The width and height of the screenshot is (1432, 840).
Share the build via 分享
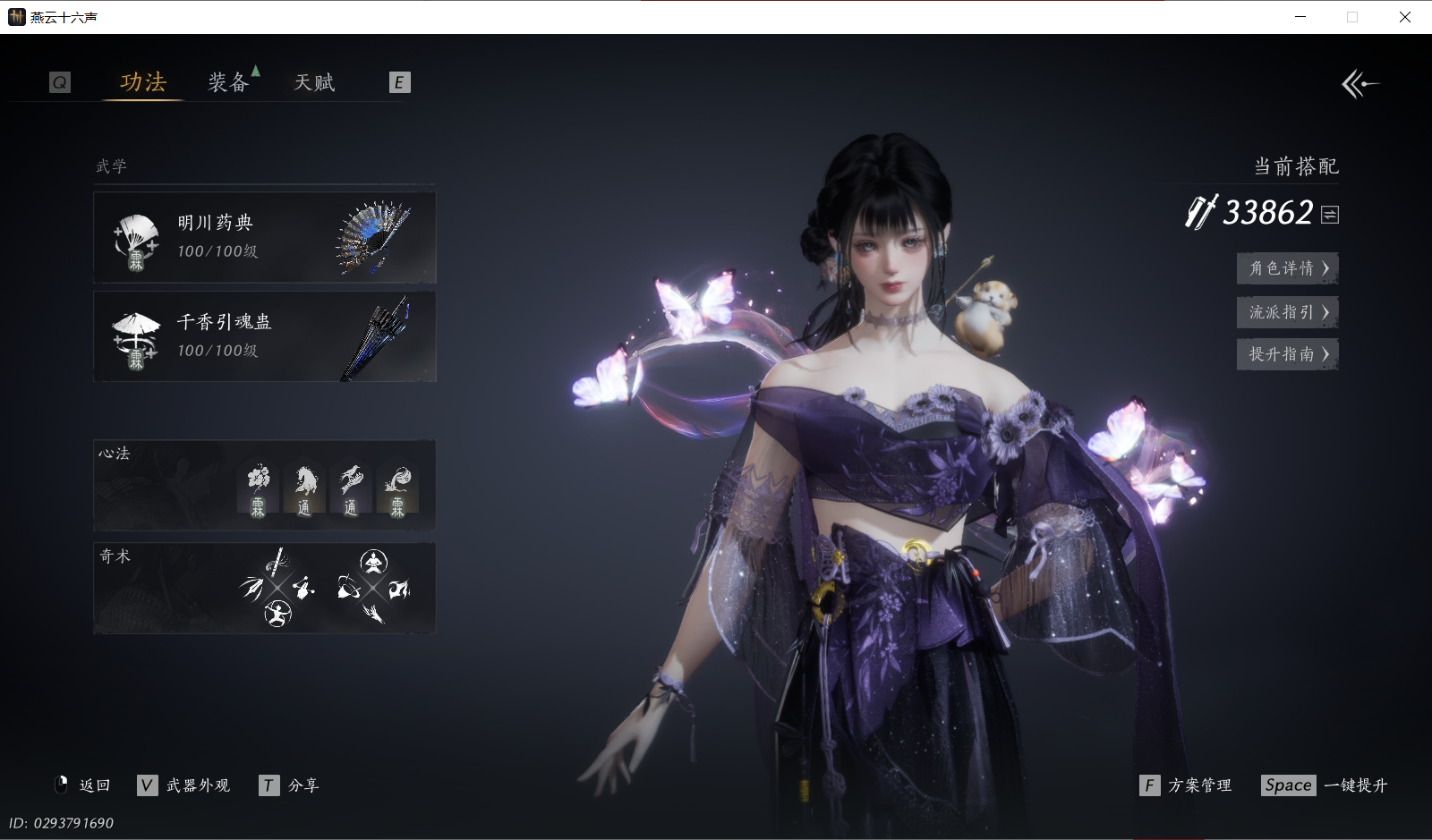point(289,785)
